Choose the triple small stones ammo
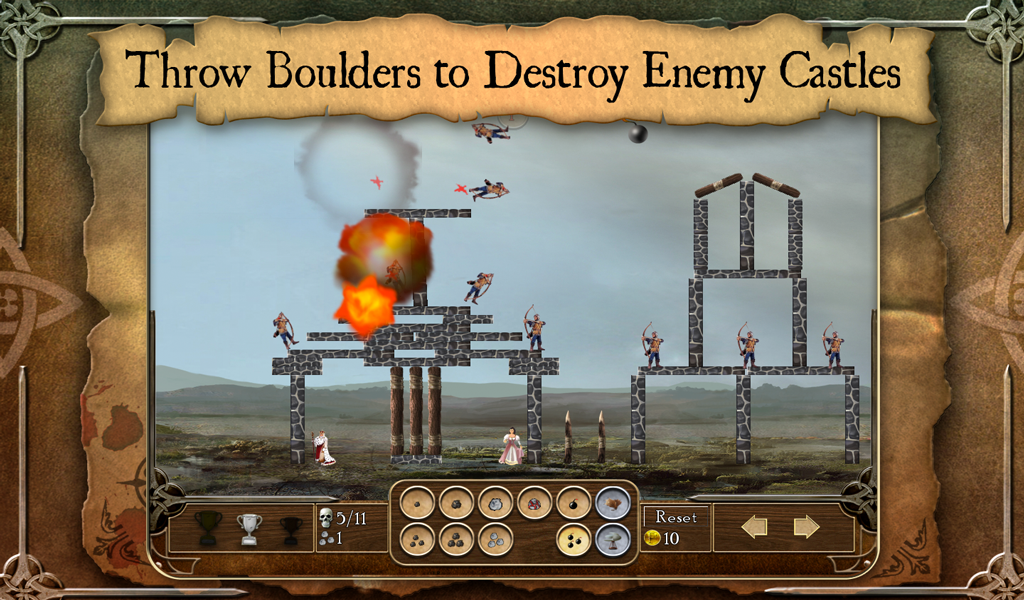1024x600 pixels. coord(416,540)
